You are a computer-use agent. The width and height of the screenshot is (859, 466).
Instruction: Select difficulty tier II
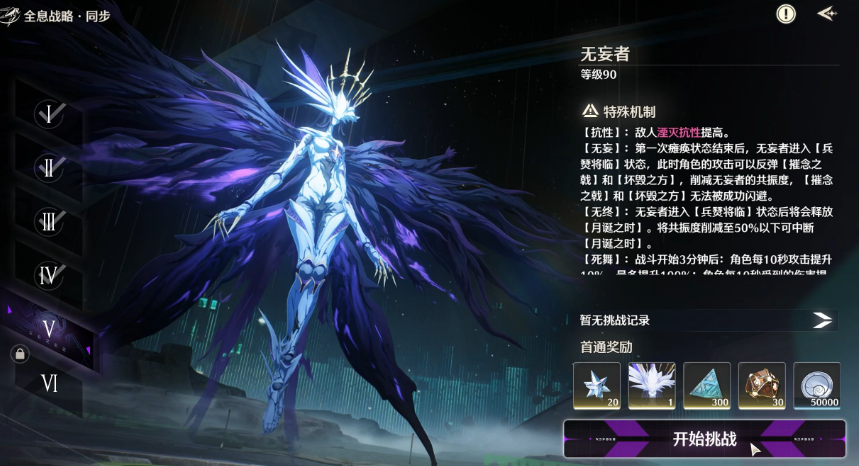tap(49, 167)
